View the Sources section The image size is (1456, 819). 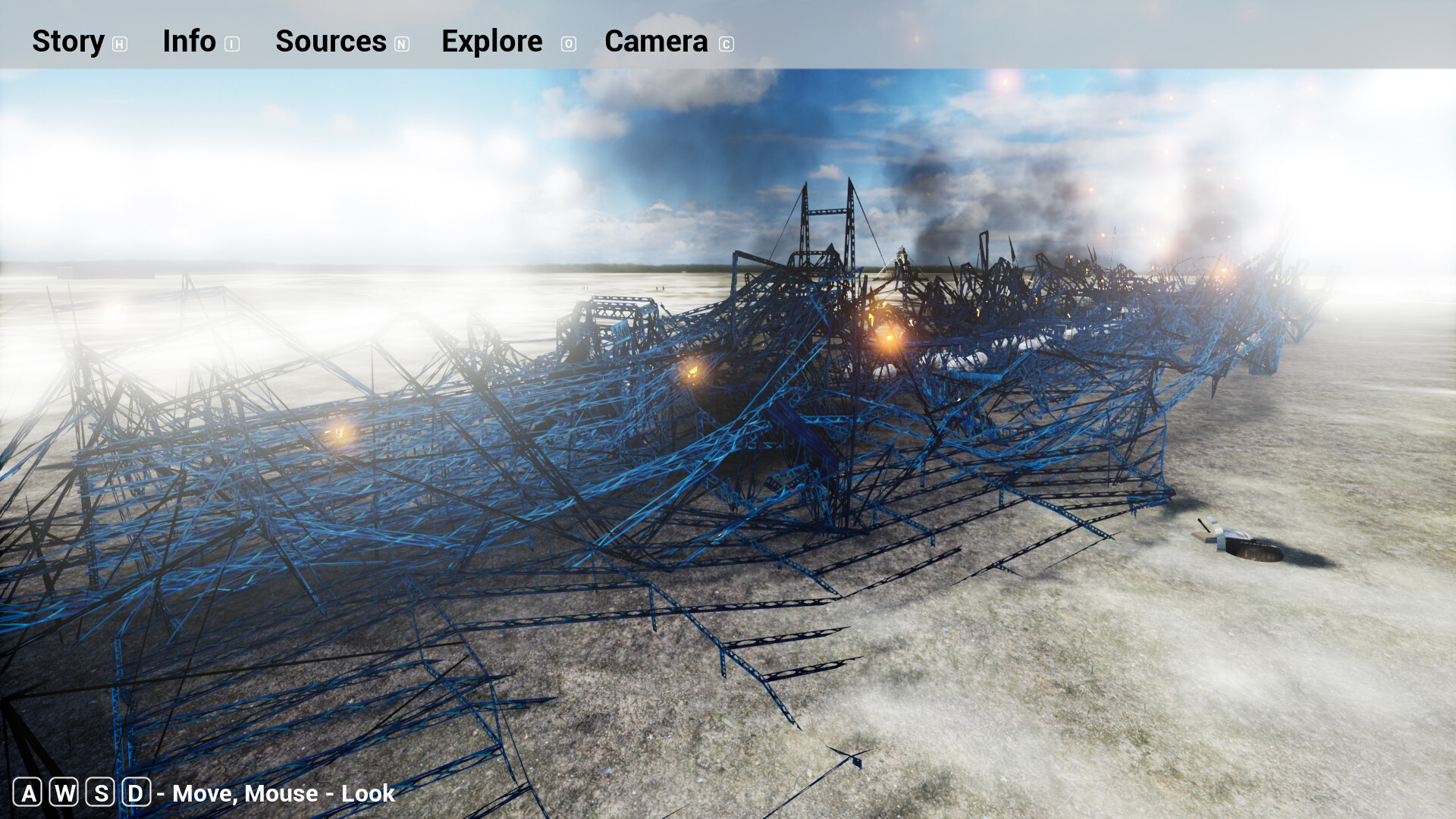pyautogui.click(x=331, y=42)
